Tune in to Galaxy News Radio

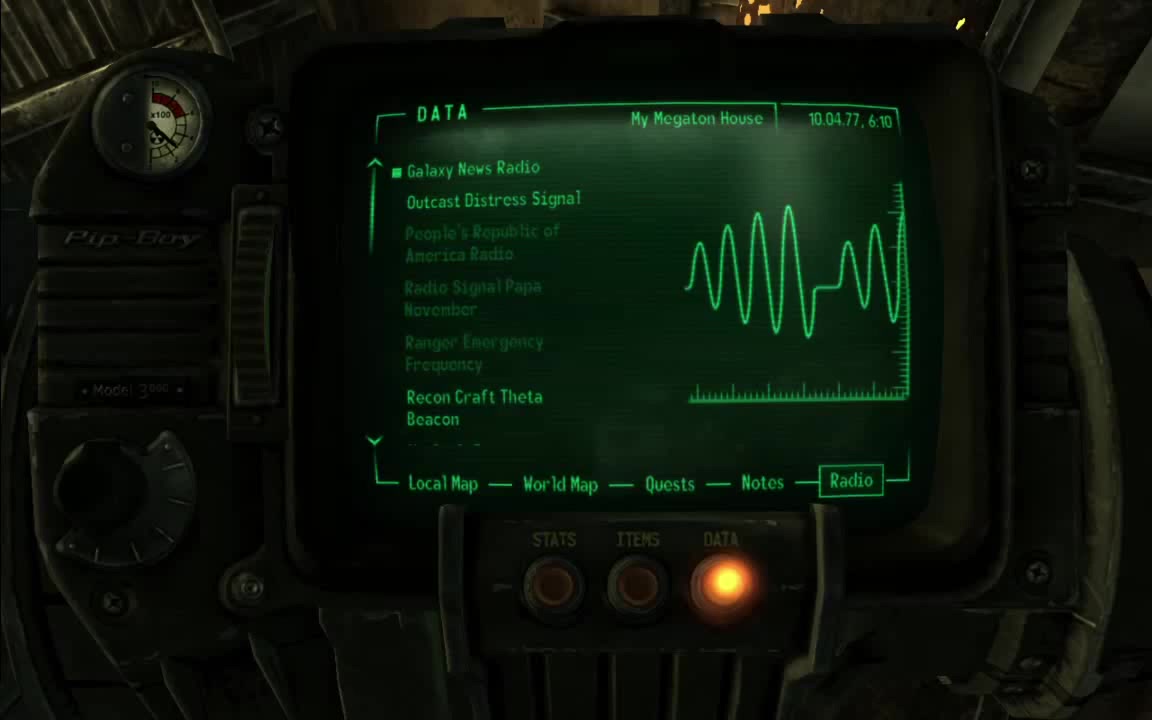pos(472,169)
